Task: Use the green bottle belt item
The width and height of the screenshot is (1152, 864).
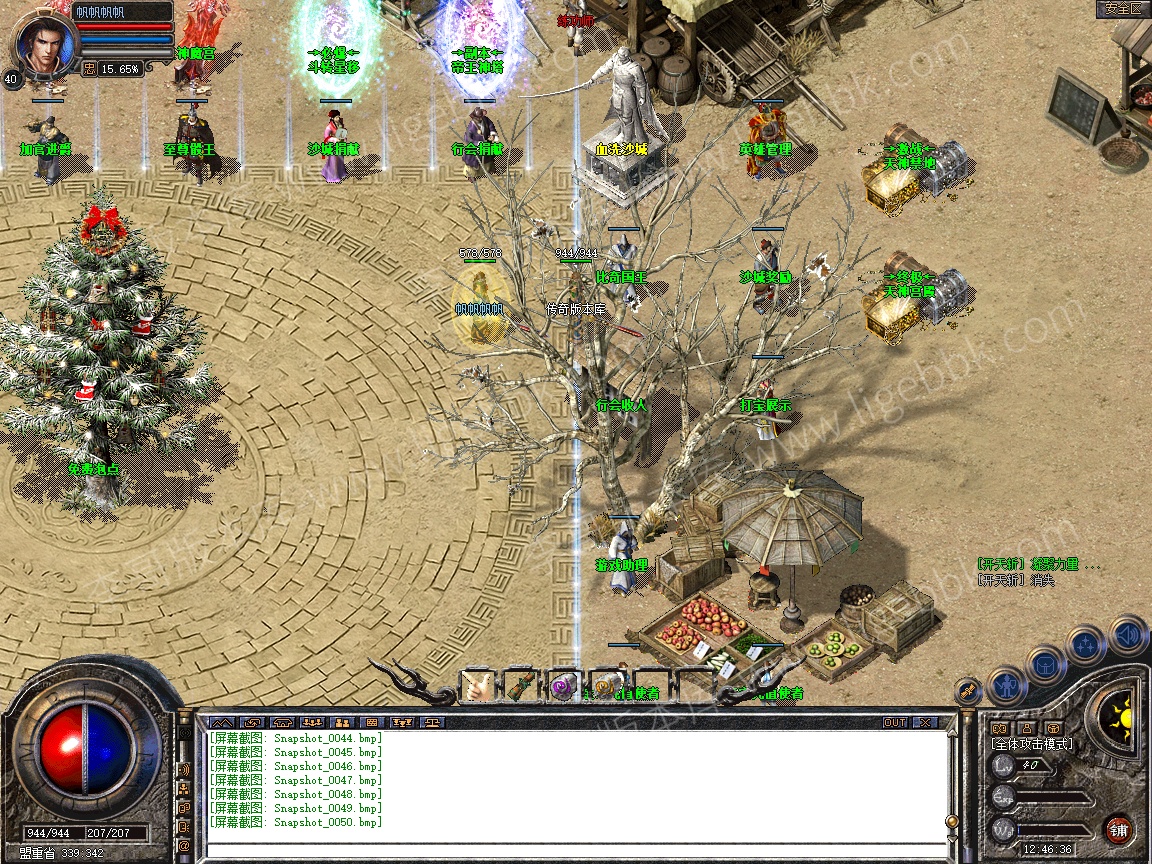Action: (x=520, y=686)
